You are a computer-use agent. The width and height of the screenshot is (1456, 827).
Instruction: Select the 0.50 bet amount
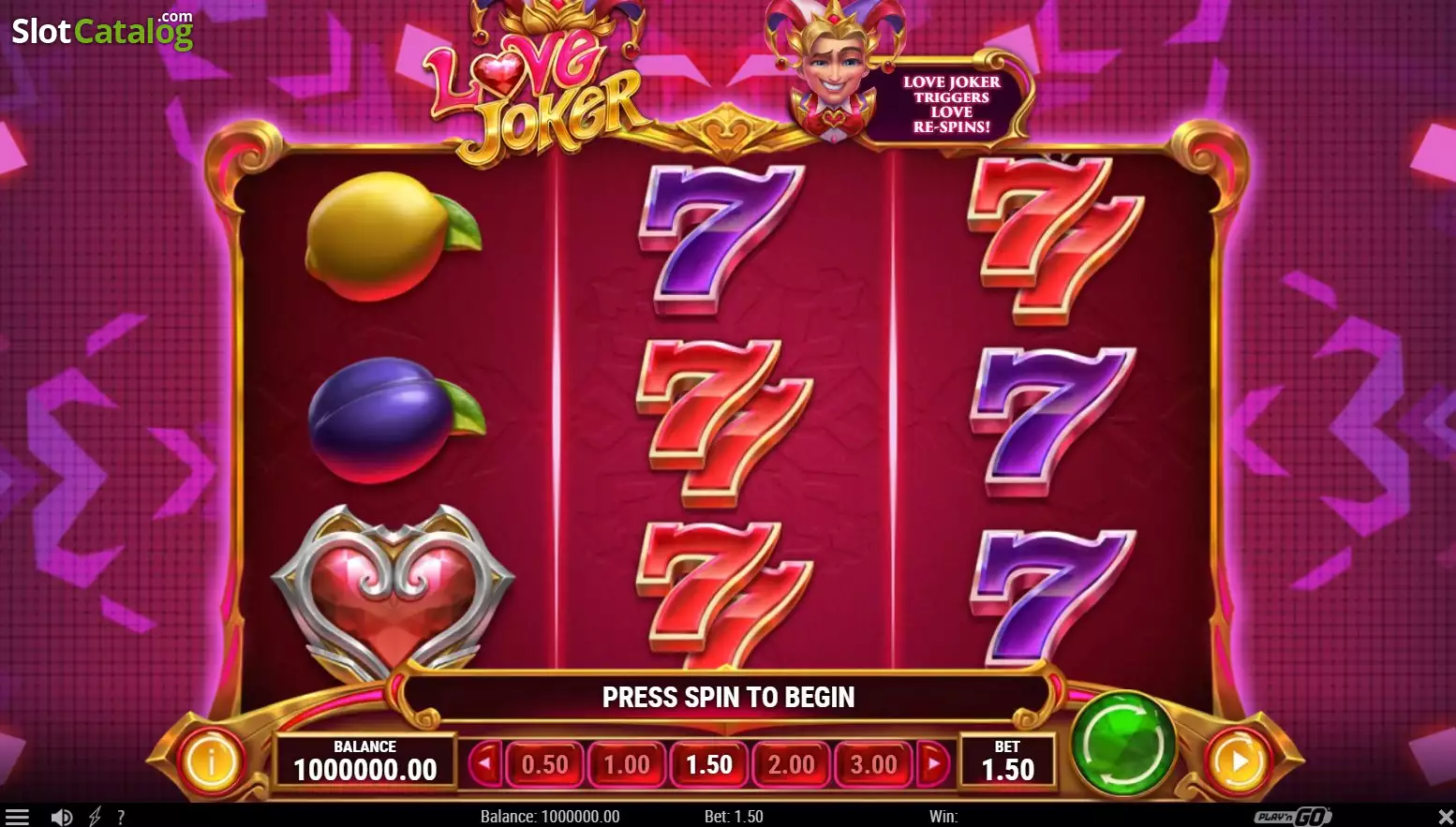544,764
